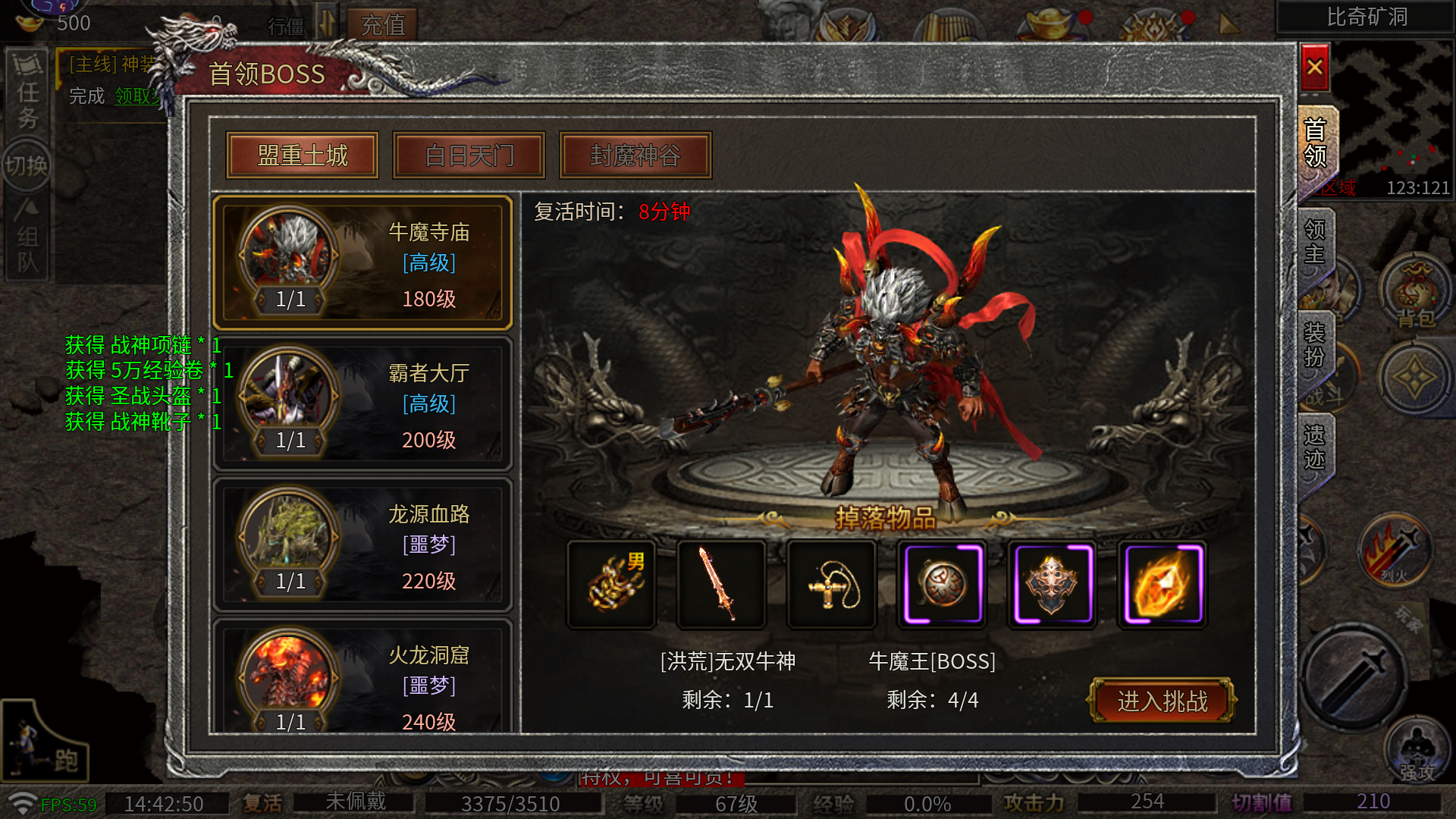Image resolution: width=1456 pixels, height=819 pixels.
Task: Open the 装扮 side tab
Action: click(x=1315, y=345)
